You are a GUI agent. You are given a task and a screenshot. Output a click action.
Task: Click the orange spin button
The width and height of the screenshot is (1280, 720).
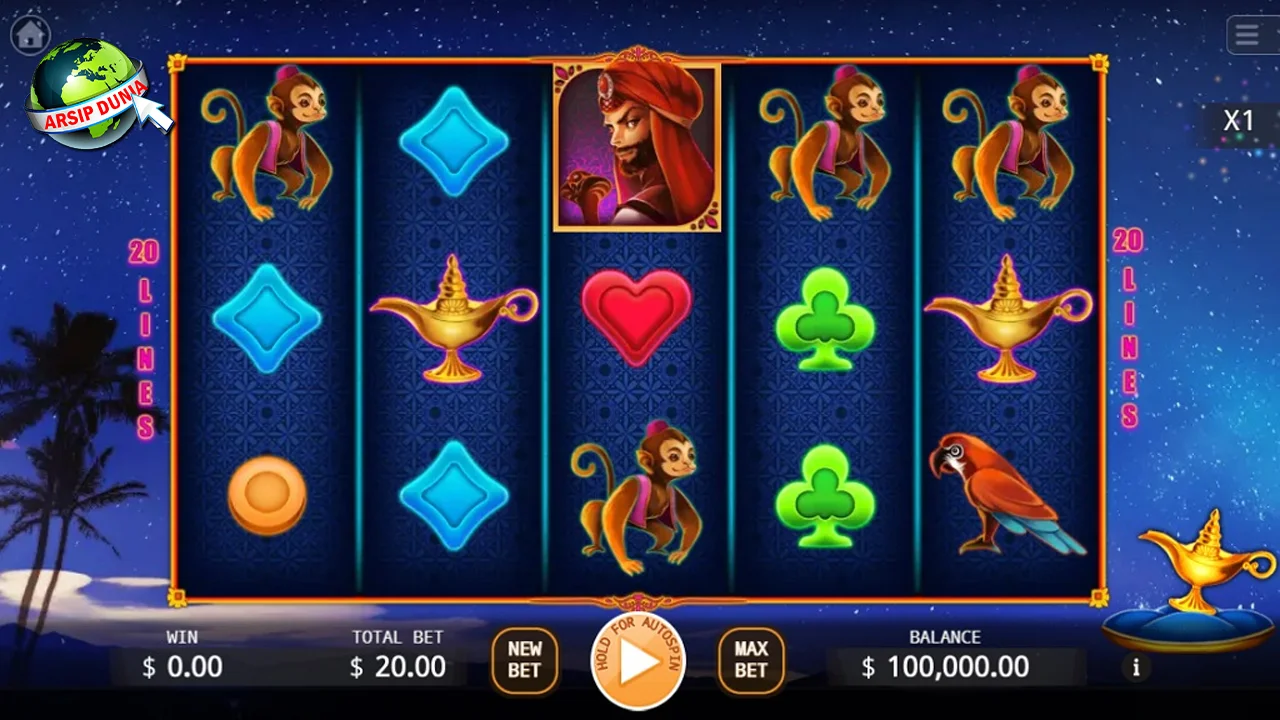pyautogui.click(x=637, y=660)
